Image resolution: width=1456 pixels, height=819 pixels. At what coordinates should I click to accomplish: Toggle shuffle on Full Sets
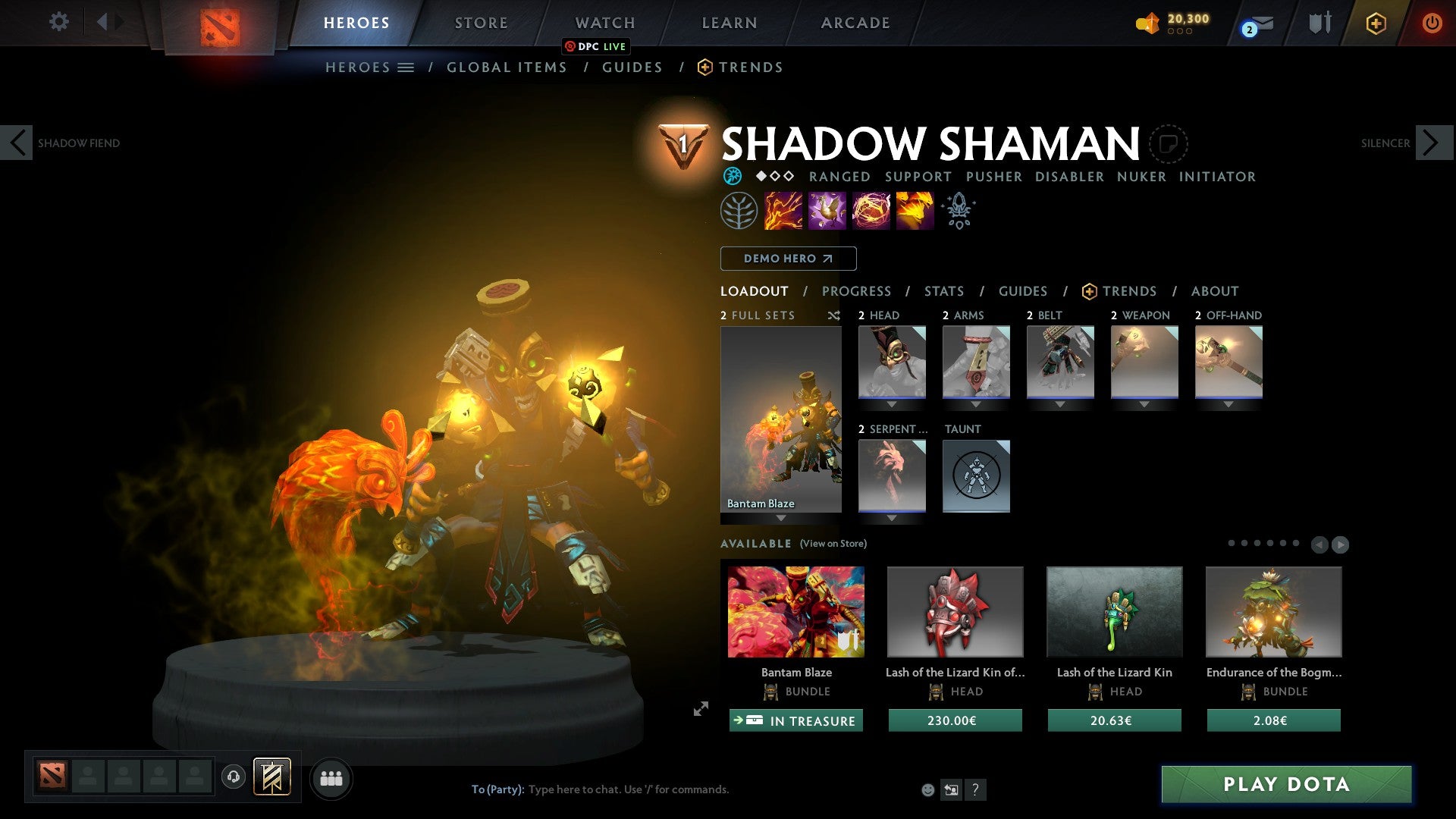point(834,315)
